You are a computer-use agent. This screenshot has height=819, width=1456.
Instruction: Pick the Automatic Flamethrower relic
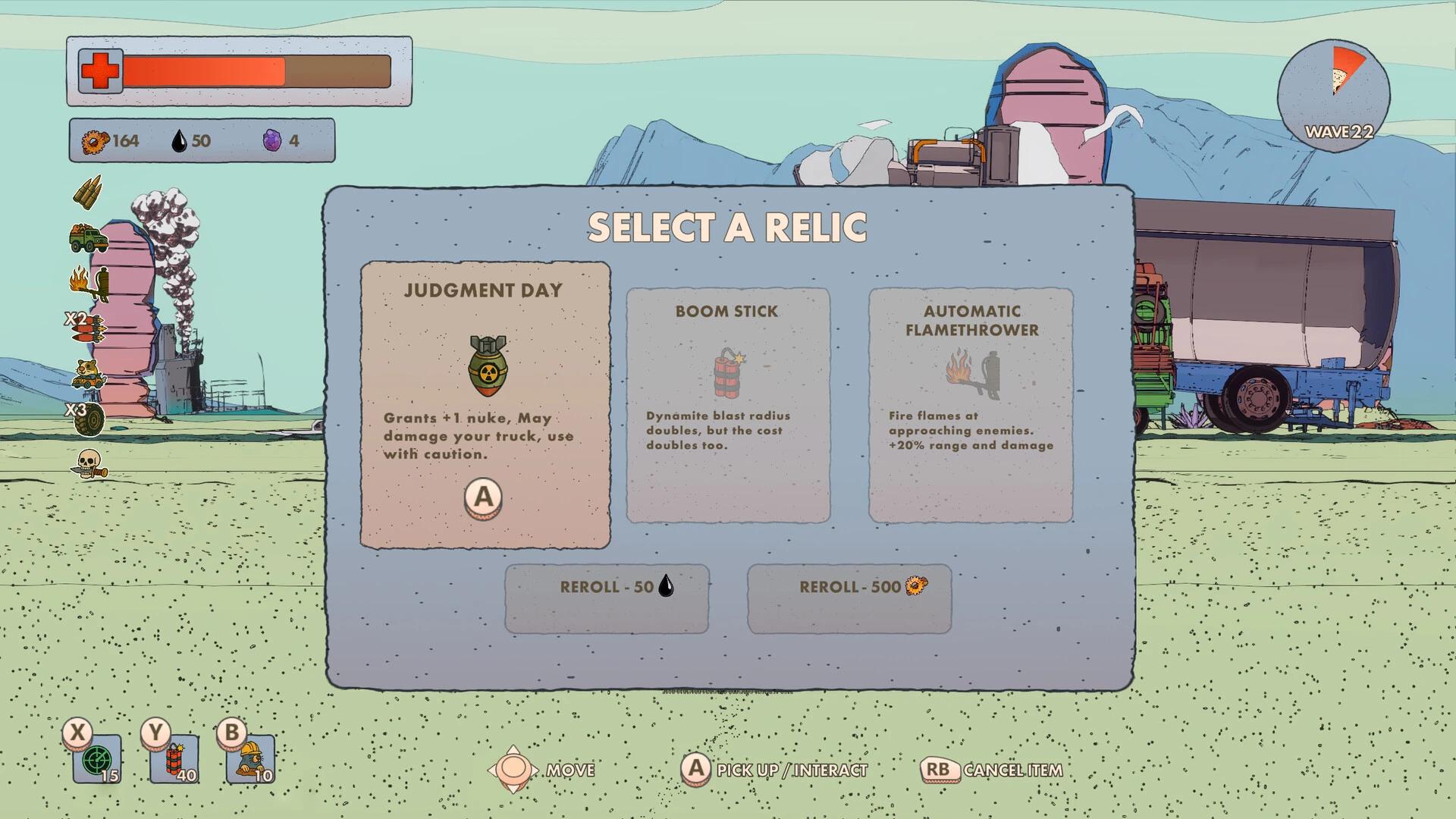pyautogui.click(x=971, y=403)
